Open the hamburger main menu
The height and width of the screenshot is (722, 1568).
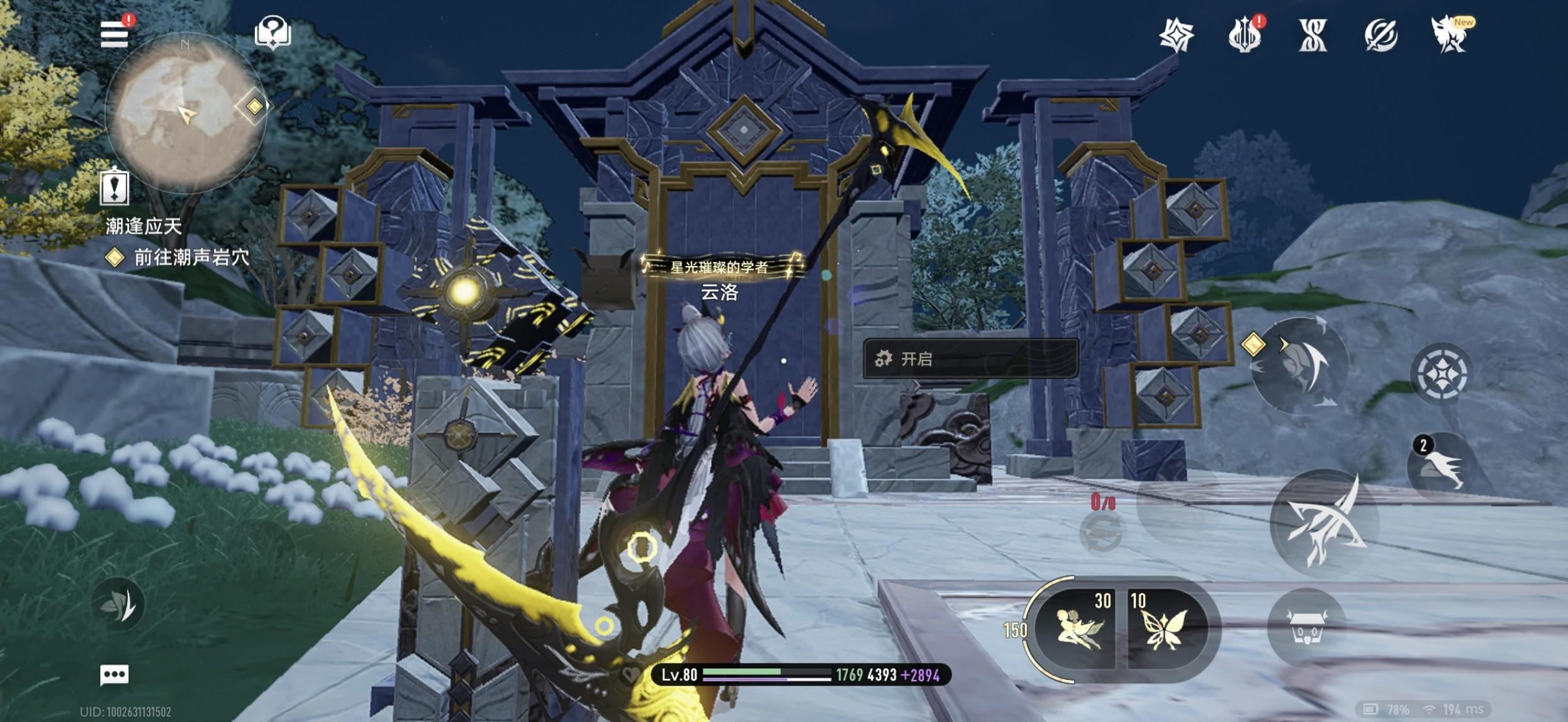115,34
